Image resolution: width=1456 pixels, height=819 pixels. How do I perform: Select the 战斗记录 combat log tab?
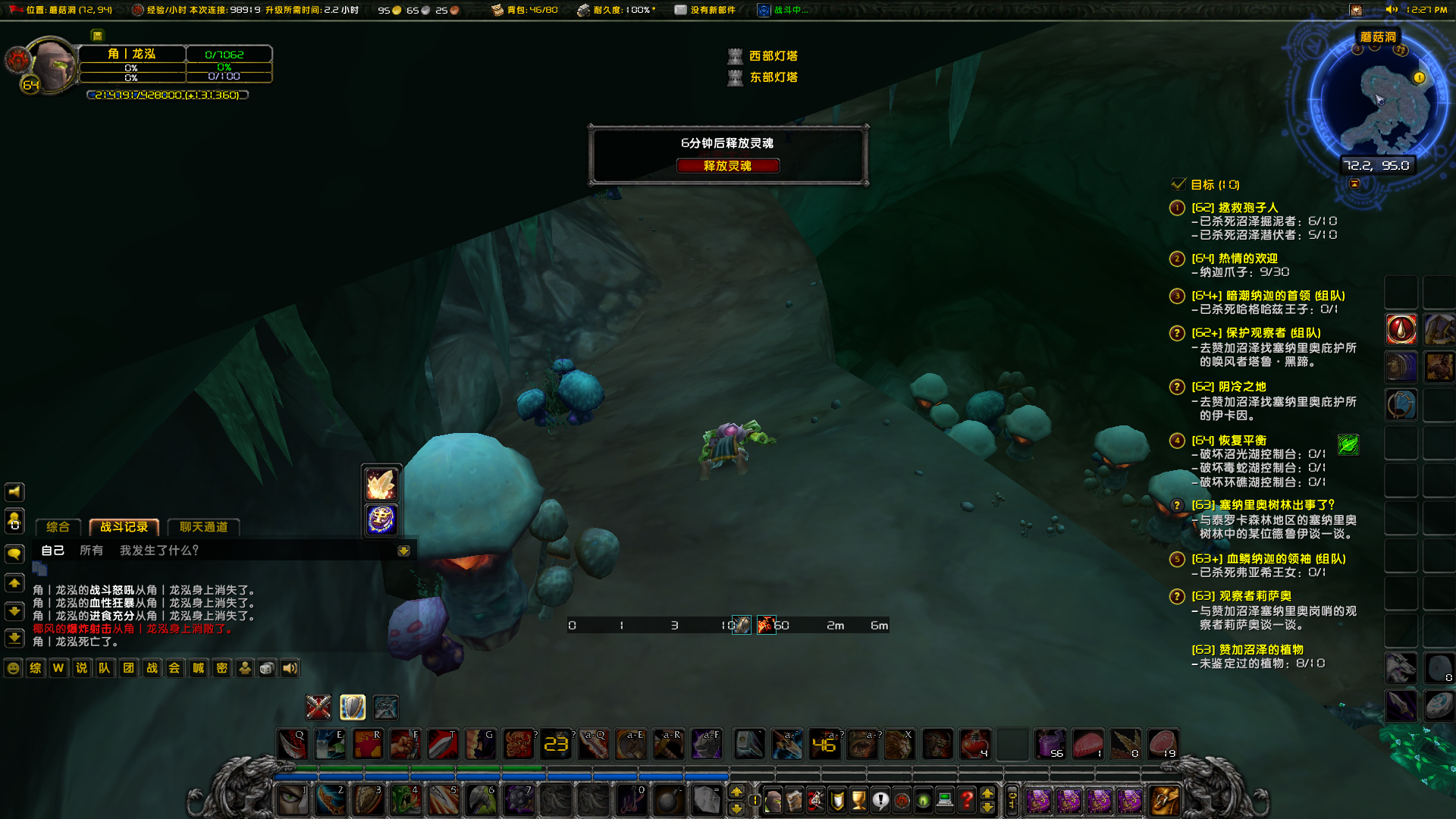pos(124,527)
